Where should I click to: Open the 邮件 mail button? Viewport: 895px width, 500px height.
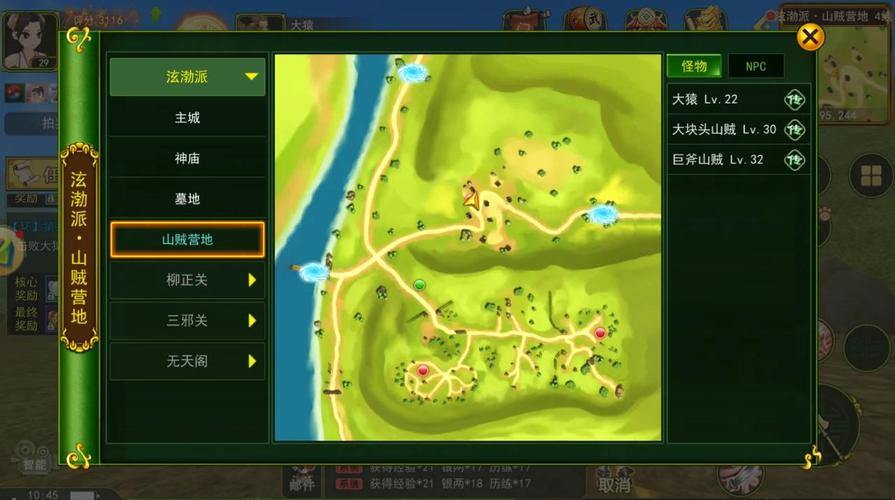click(301, 483)
